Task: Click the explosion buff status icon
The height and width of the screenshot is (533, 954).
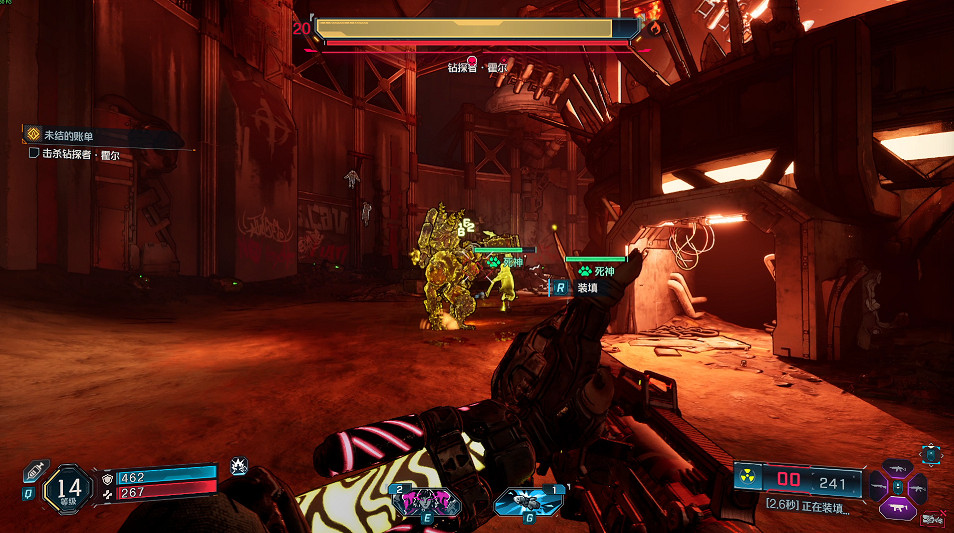Action: [238, 465]
